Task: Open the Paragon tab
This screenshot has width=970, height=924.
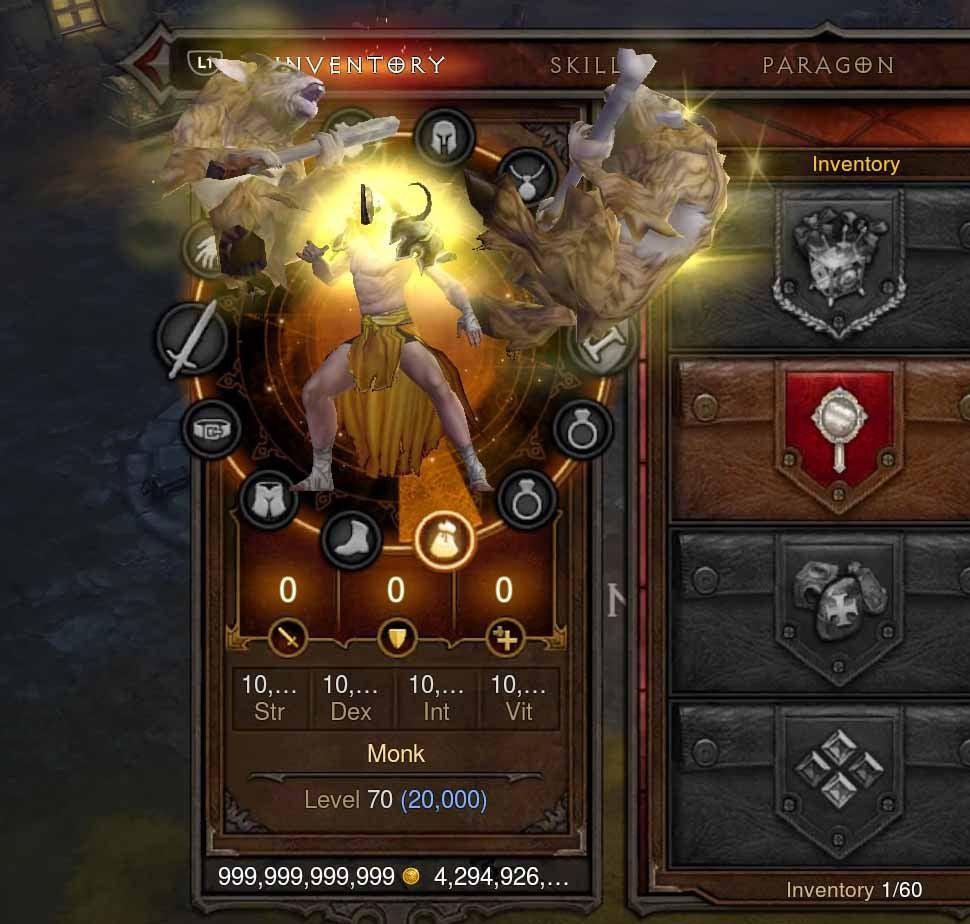Action: [x=828, y=65]
